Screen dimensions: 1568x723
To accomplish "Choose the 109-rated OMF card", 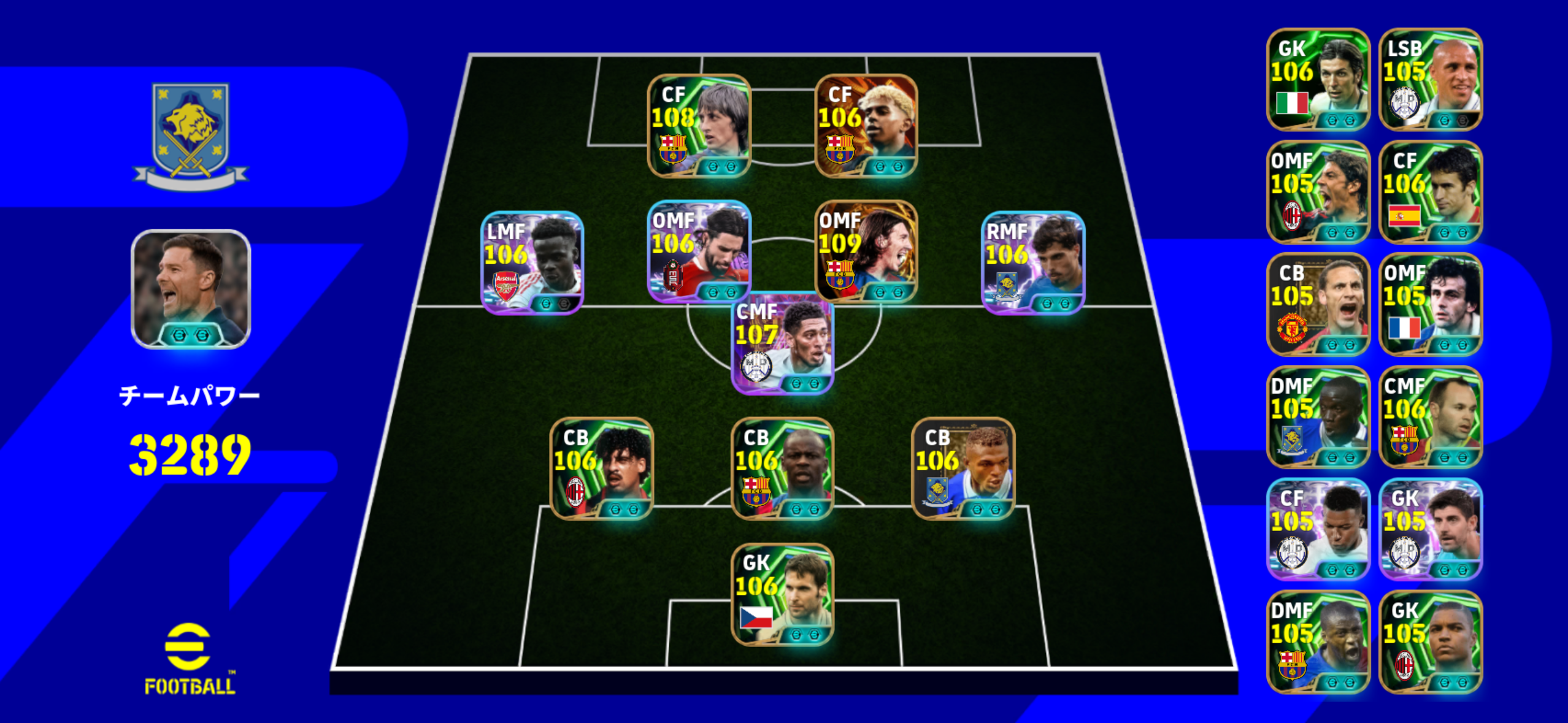I will (866, 251).
